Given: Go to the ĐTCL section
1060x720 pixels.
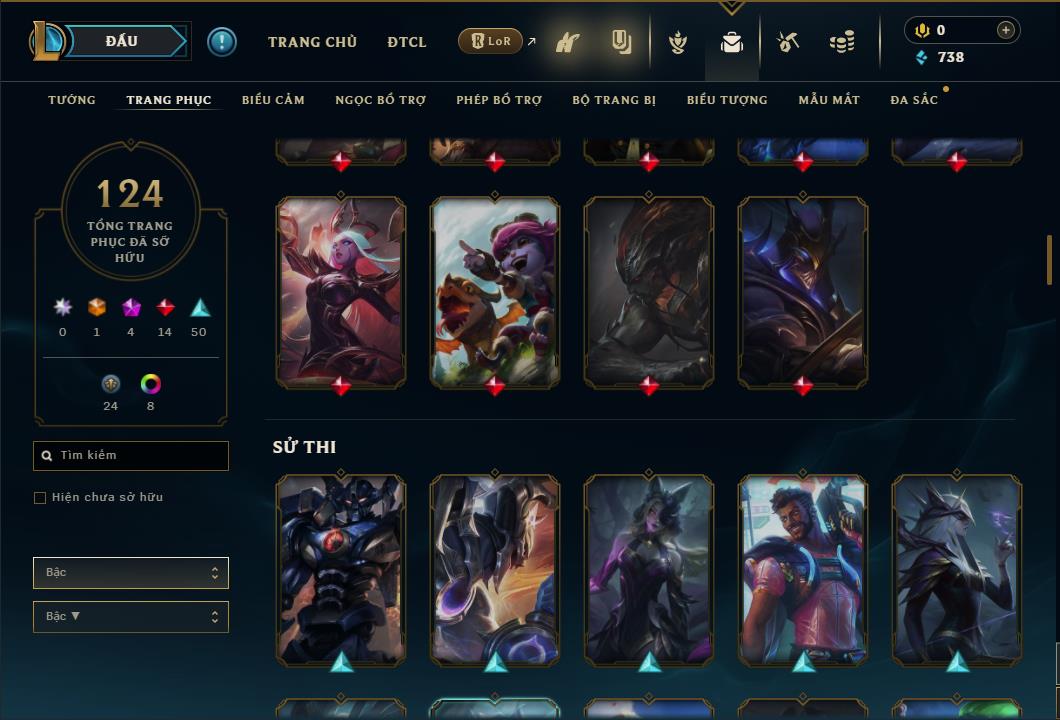Looking at the screenshot, I should click(407, 42).
